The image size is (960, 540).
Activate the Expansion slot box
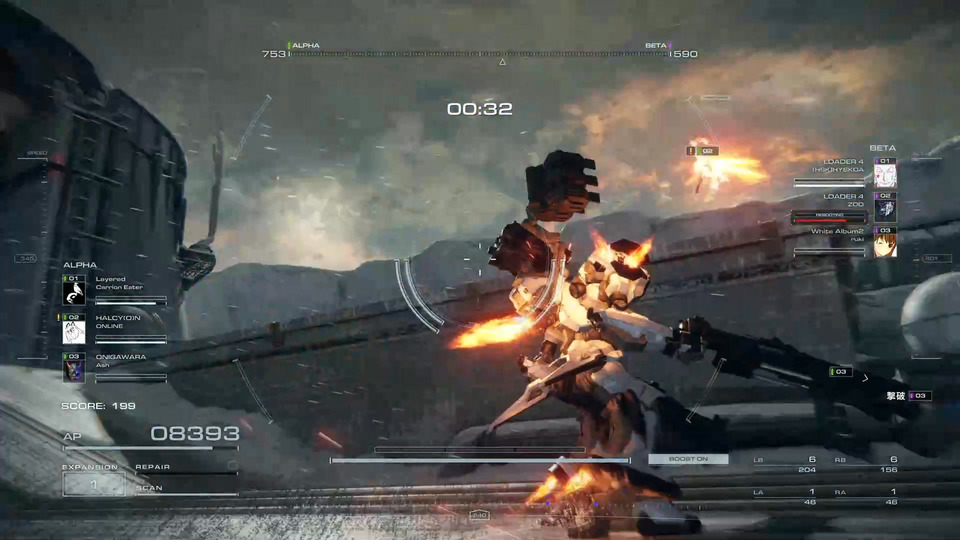coord(94,484)
